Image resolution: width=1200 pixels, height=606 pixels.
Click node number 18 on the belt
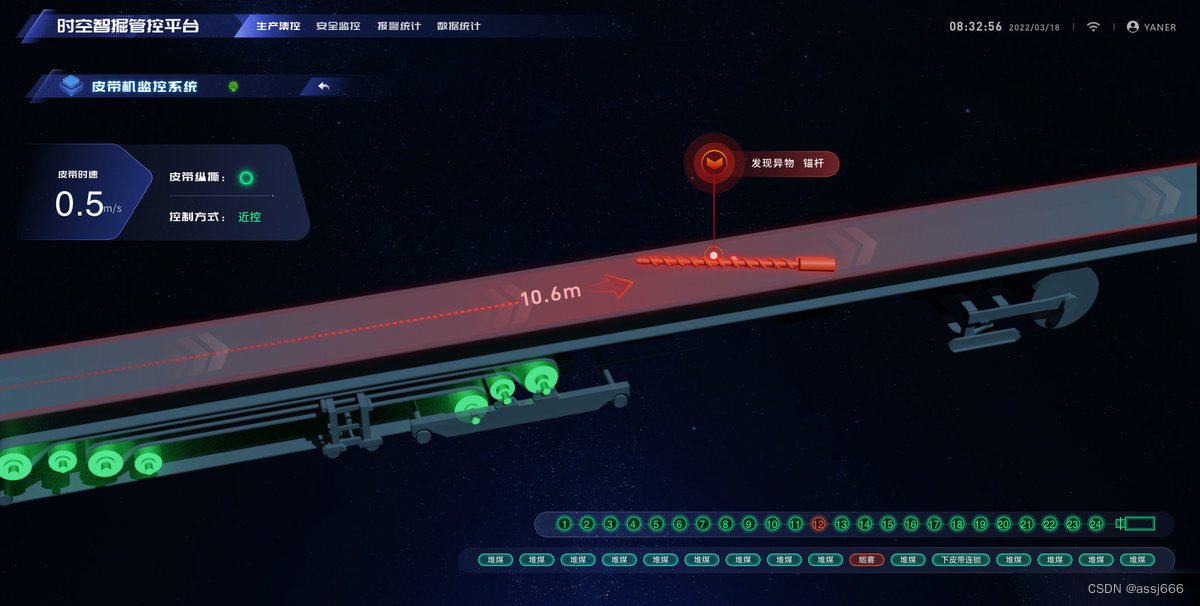[957, 524]
